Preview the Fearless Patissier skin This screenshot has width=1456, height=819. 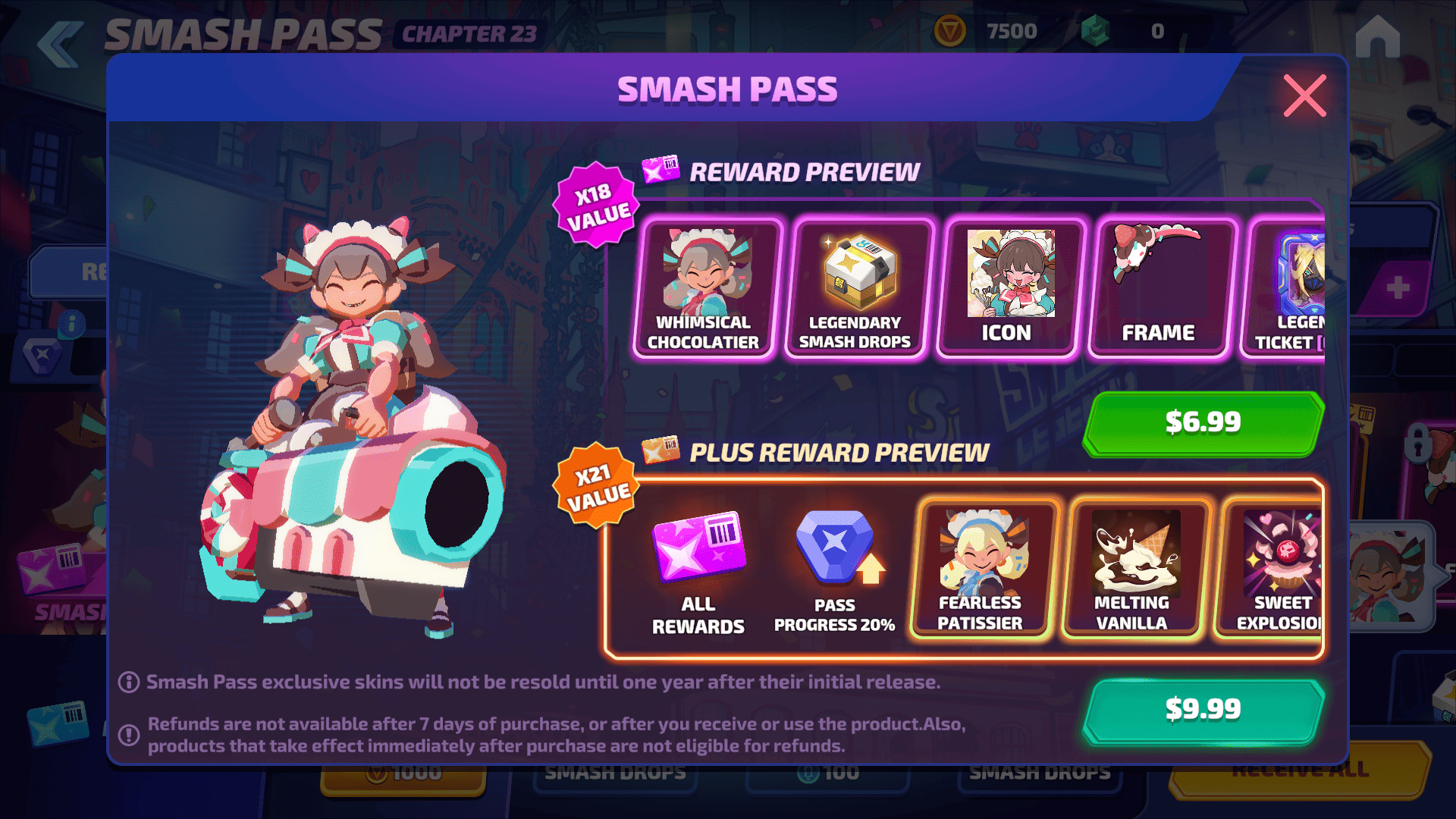pos(981,570)
